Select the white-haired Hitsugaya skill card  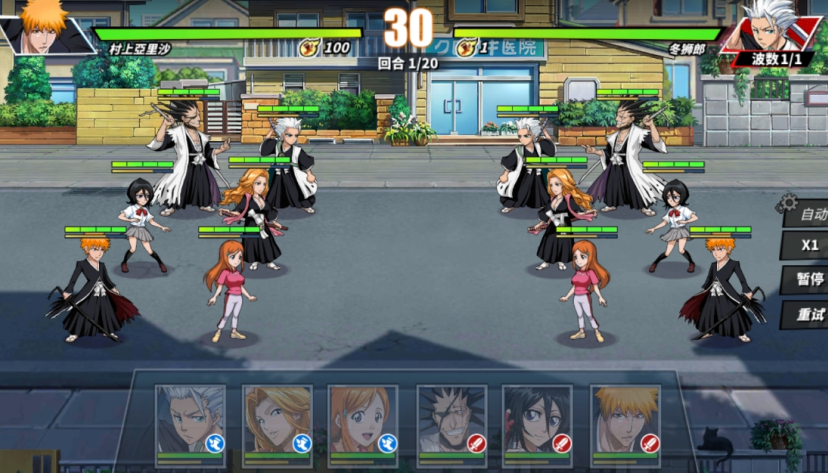(190, 422)
